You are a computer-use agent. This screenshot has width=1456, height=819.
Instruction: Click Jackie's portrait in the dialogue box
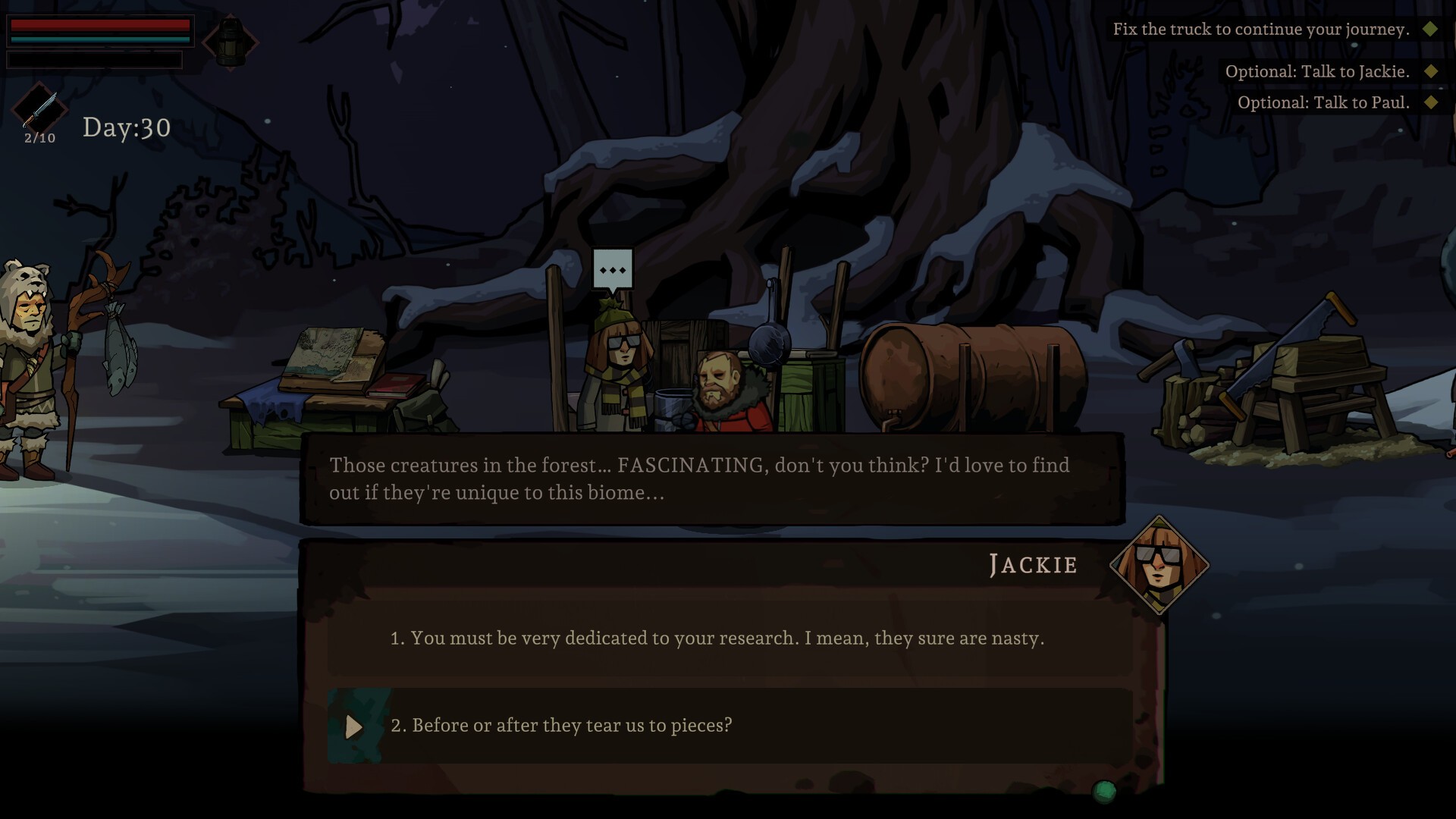1158,565
